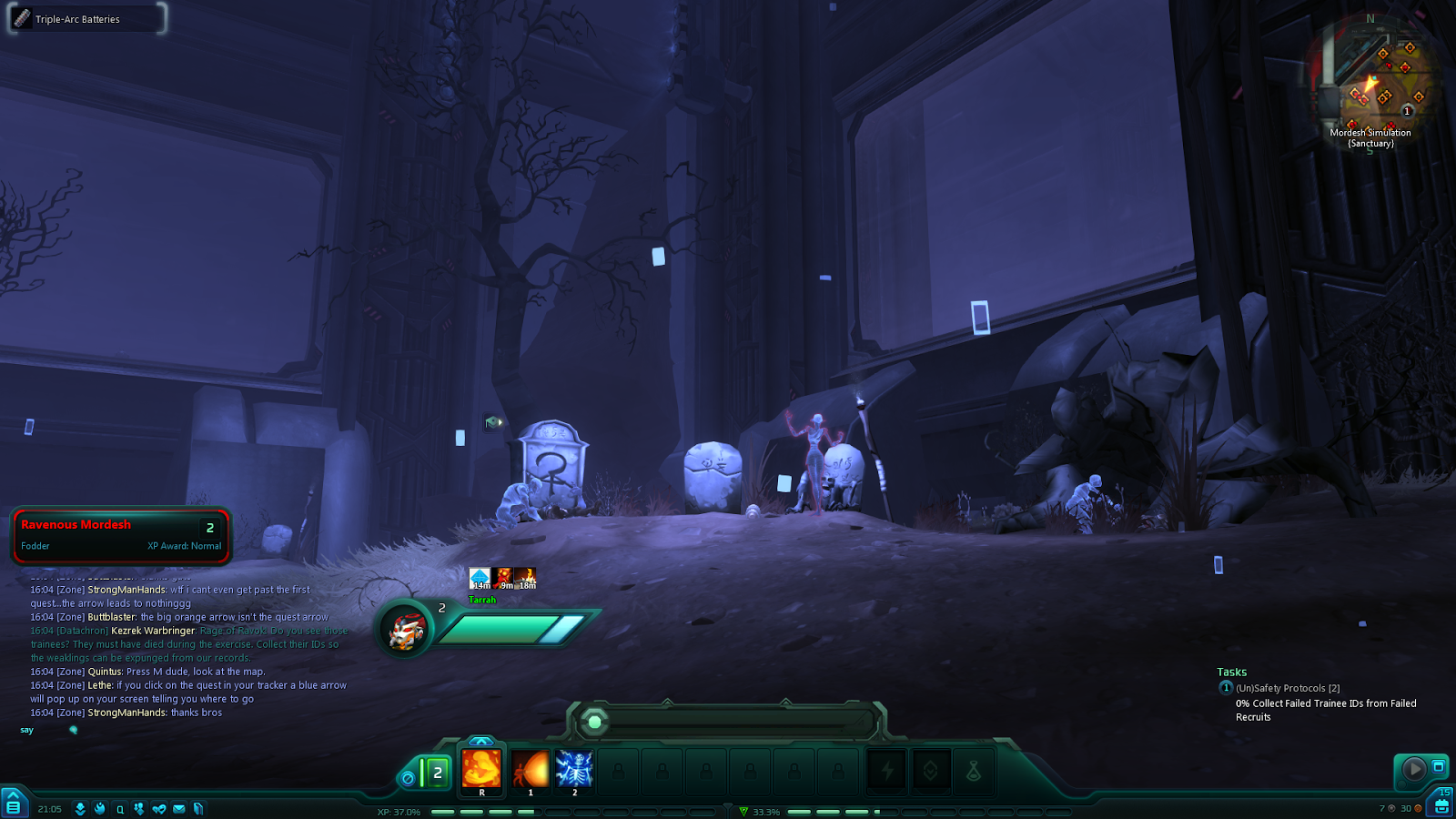Select the (Un)Safety Protocols quest tracker entry
This screenshot has height=819, width=1456.
pyautogui.click(x=1287, y=689)
